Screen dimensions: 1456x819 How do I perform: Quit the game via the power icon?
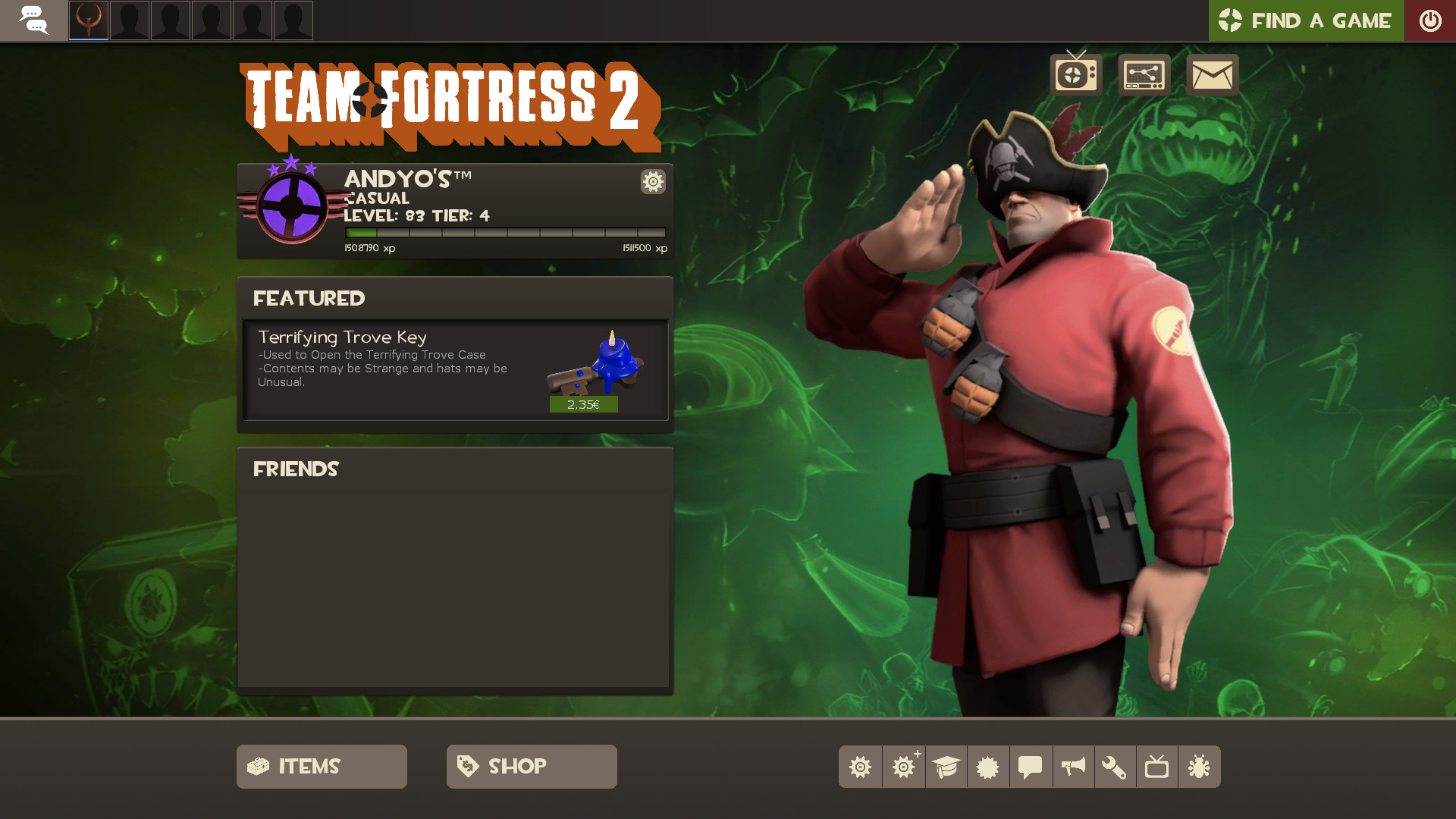(1431, 20)
